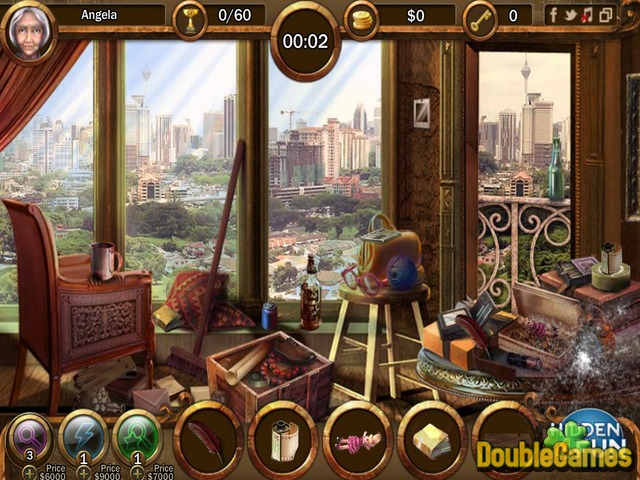
Task: Toggle fullscreen with the overlapping squares icon
Action: coord(604,15)
